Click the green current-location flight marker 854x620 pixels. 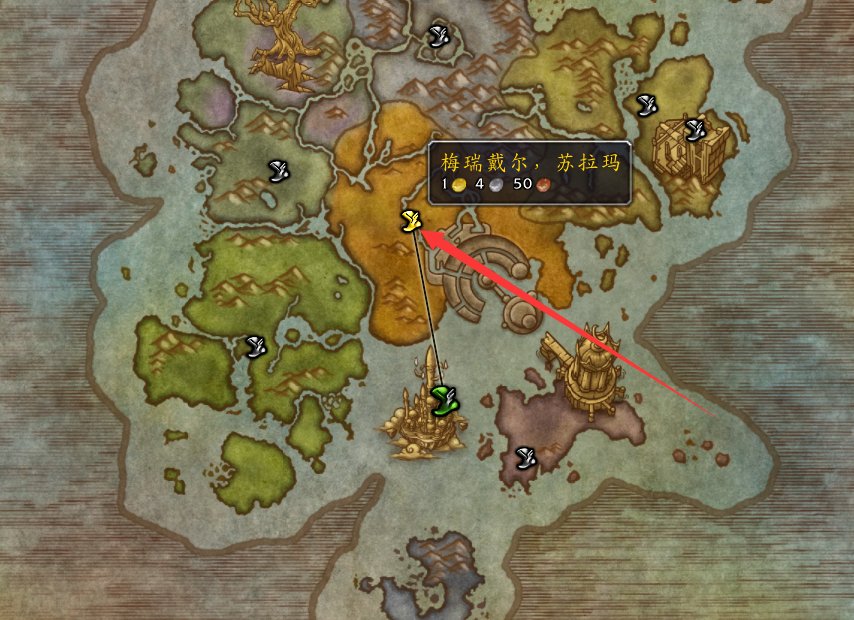tap(444, 401)
